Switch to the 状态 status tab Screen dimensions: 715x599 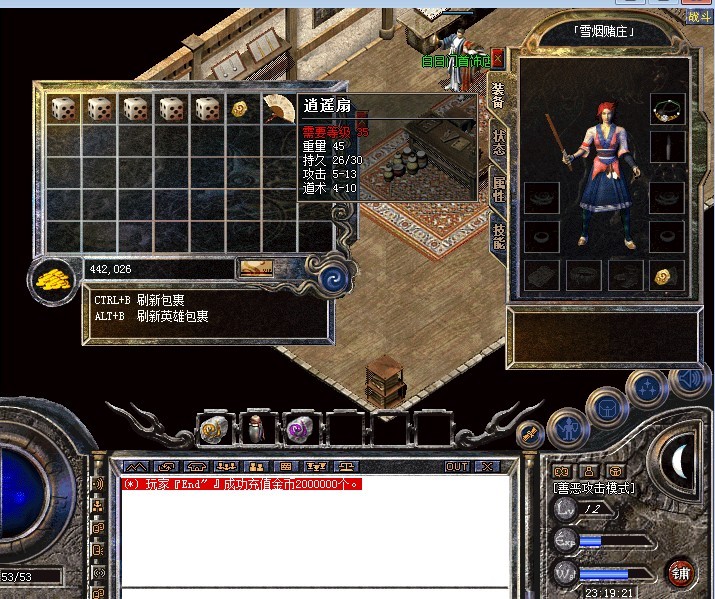(x=498, y=142)
